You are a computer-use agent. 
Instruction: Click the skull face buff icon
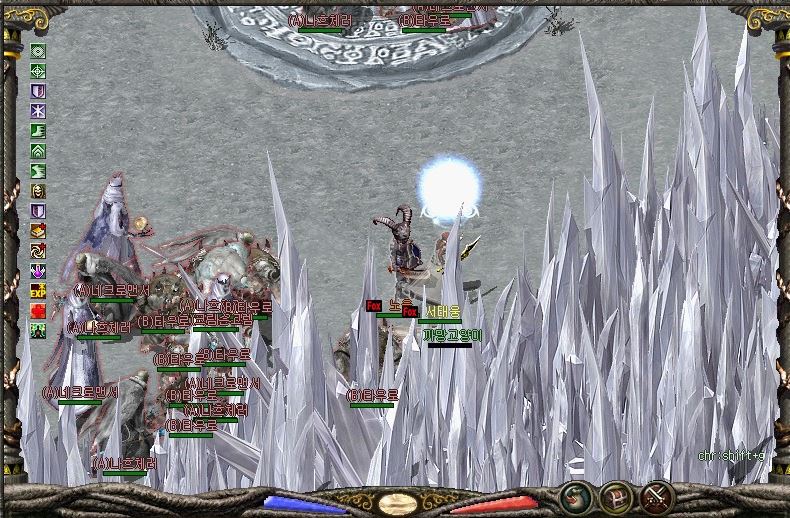(x=39, y=191)
